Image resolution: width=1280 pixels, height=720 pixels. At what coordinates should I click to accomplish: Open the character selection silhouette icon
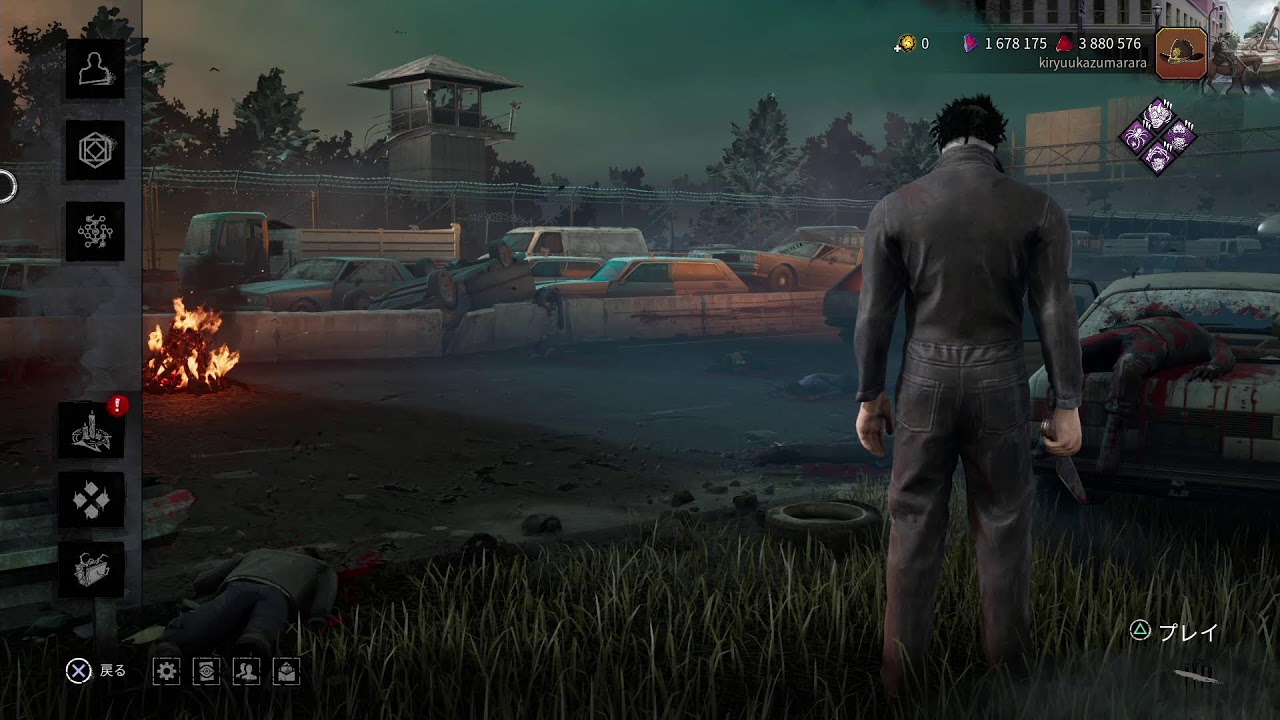coord(95,69)
